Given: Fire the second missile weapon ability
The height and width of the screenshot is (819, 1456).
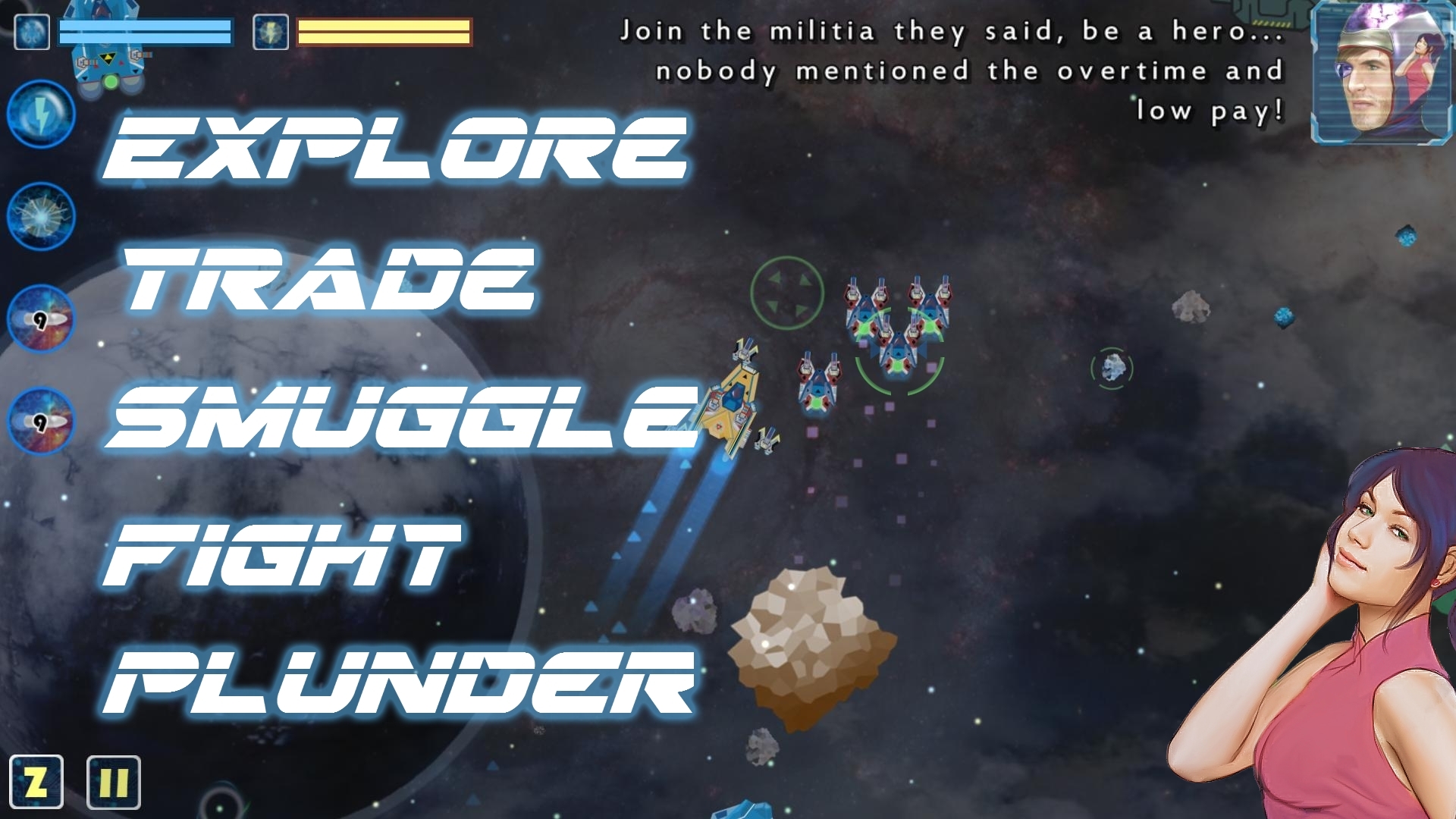Looking at the screenshot, I should point(42,422).
